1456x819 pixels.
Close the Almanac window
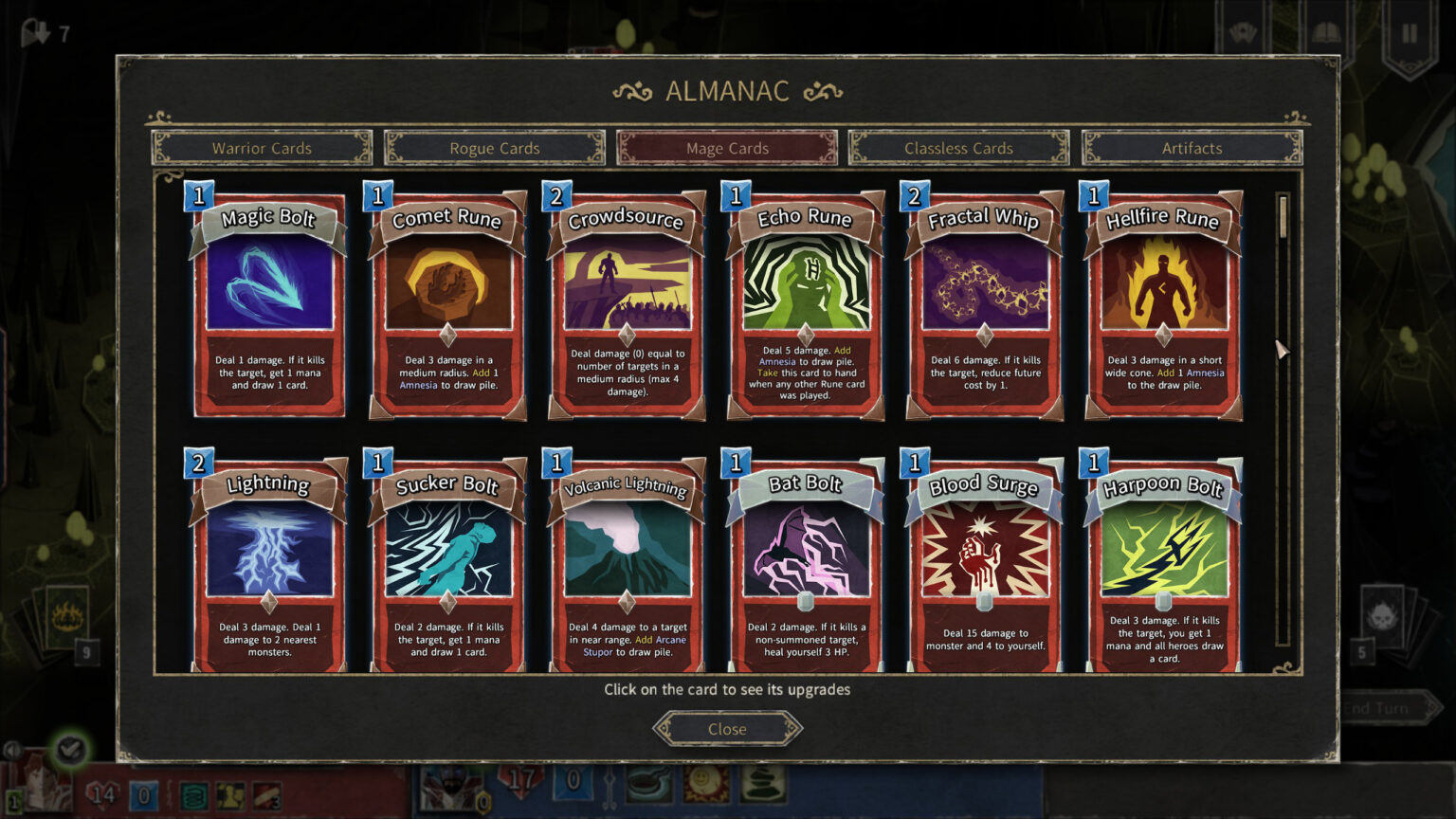coord(727,729)
